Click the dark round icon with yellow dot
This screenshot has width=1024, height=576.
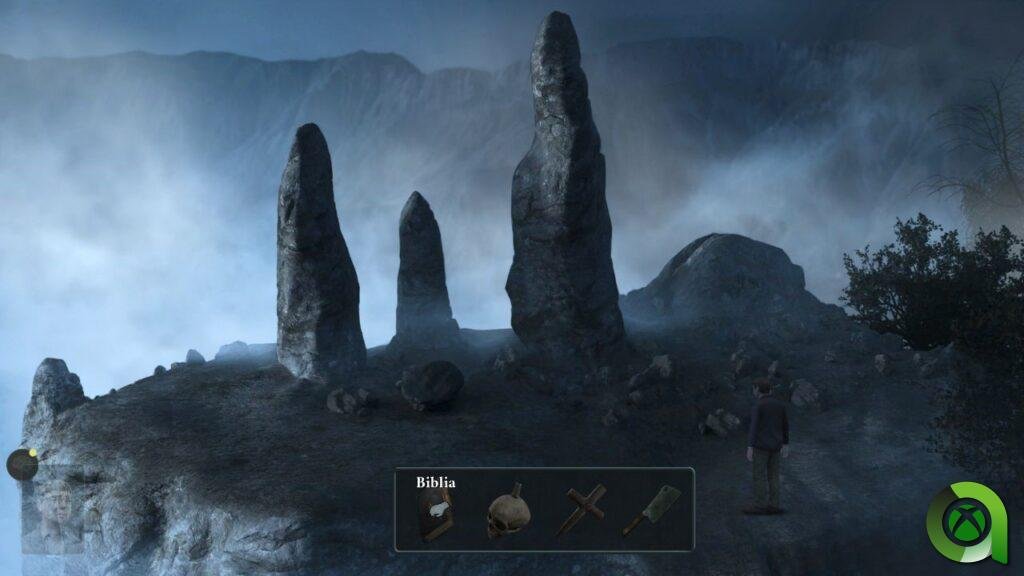[x=22, y=464]
